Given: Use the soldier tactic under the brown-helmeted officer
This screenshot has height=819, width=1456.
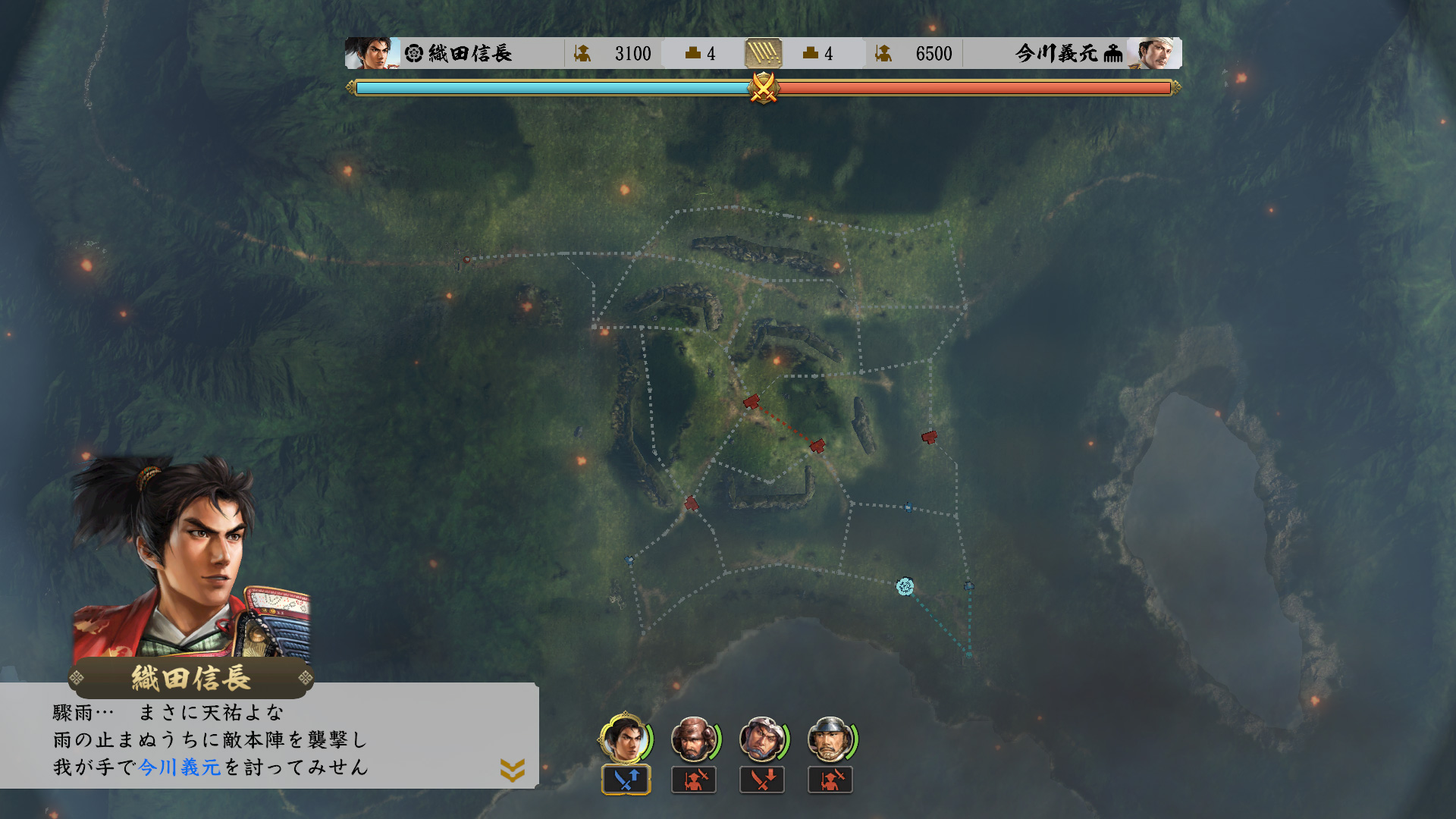Looking at the screenshot, I should 694,780.
